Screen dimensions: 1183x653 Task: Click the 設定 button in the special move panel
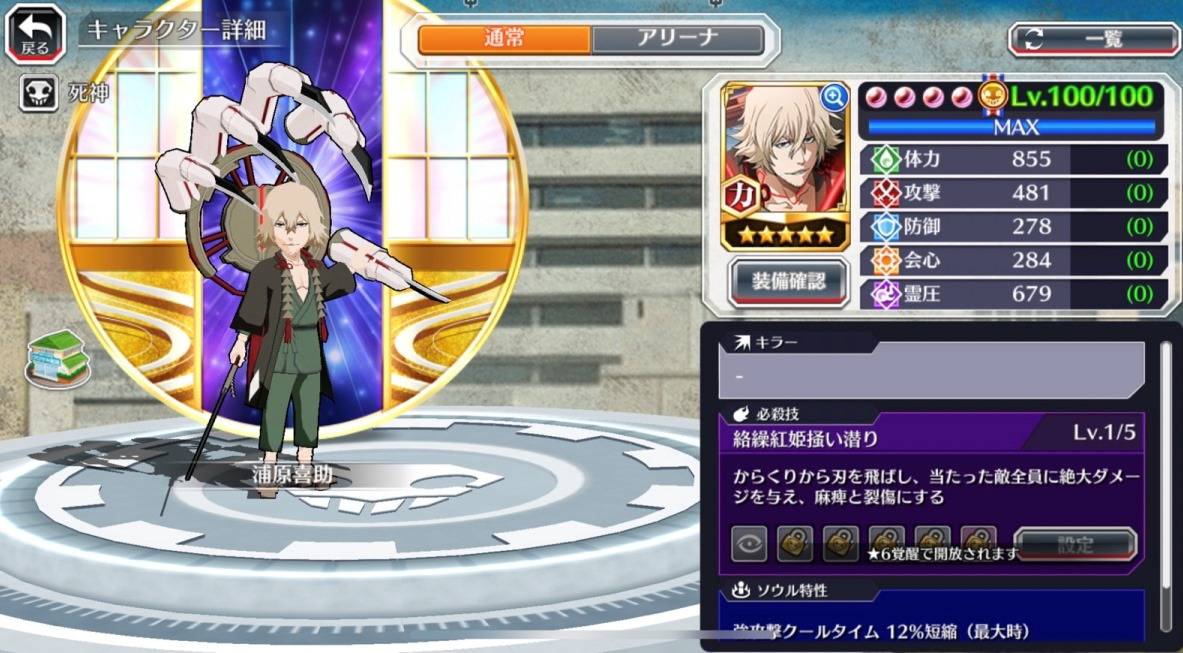(1075, 546)
